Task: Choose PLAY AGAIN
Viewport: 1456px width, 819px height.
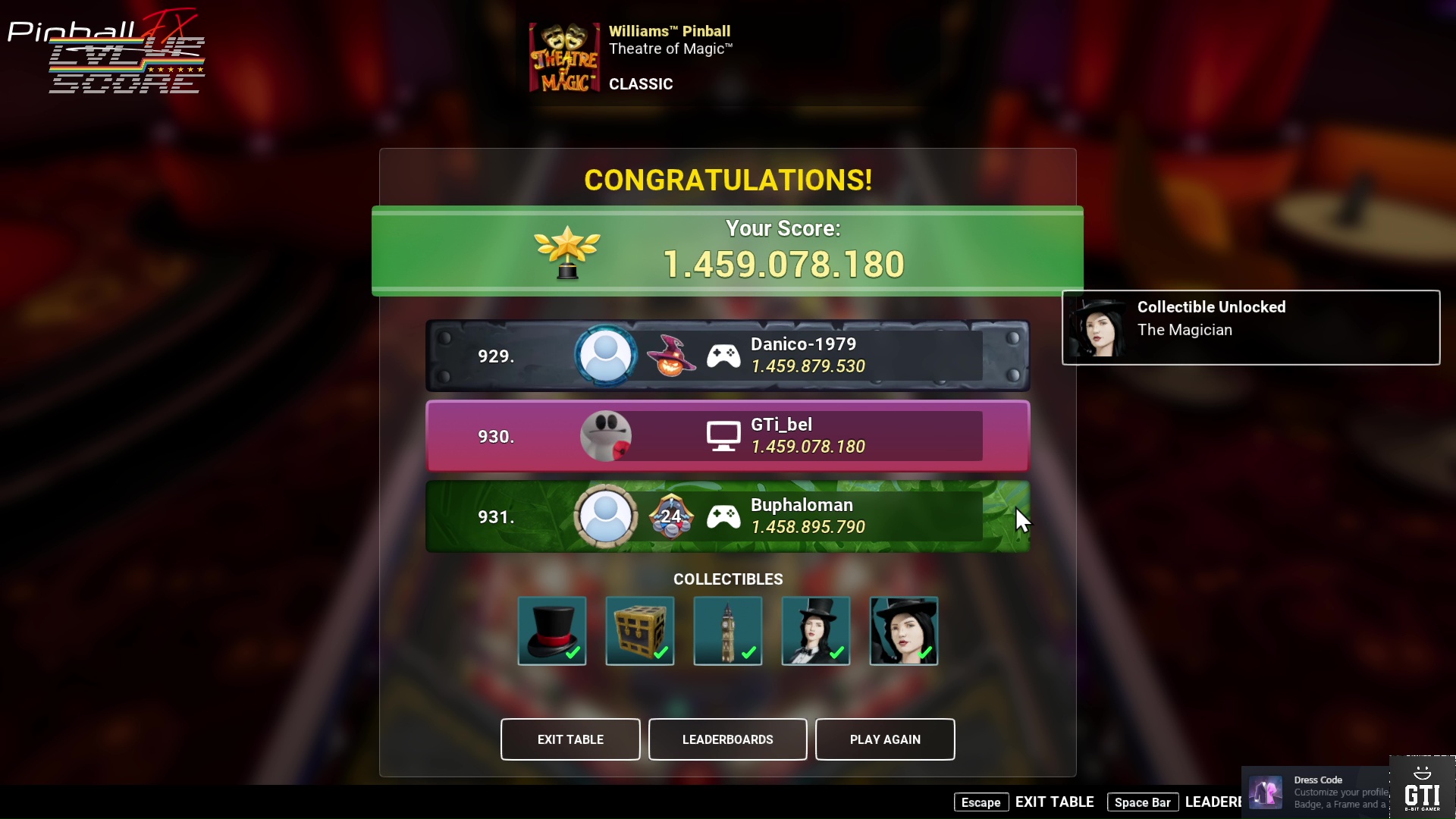Action: pos(885,739)
